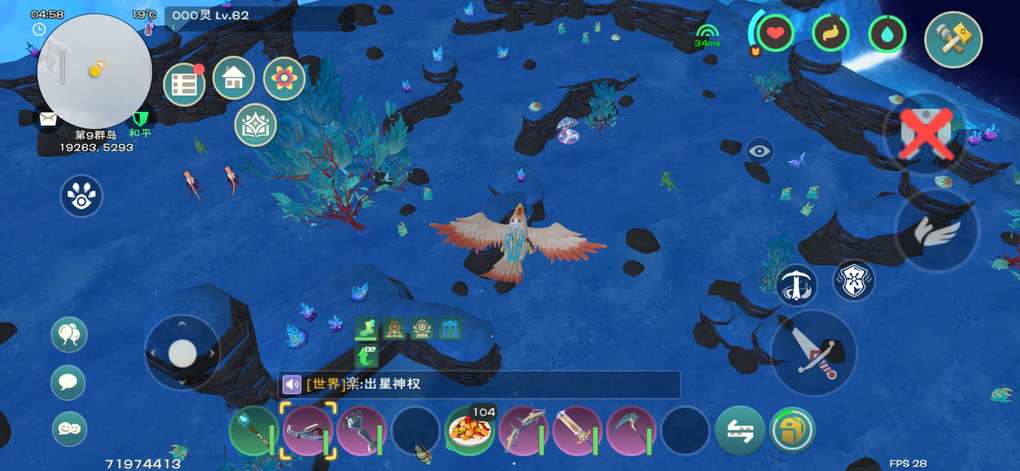
Task: Toggle the eye visibility icon
Action: tap(759, 151)
